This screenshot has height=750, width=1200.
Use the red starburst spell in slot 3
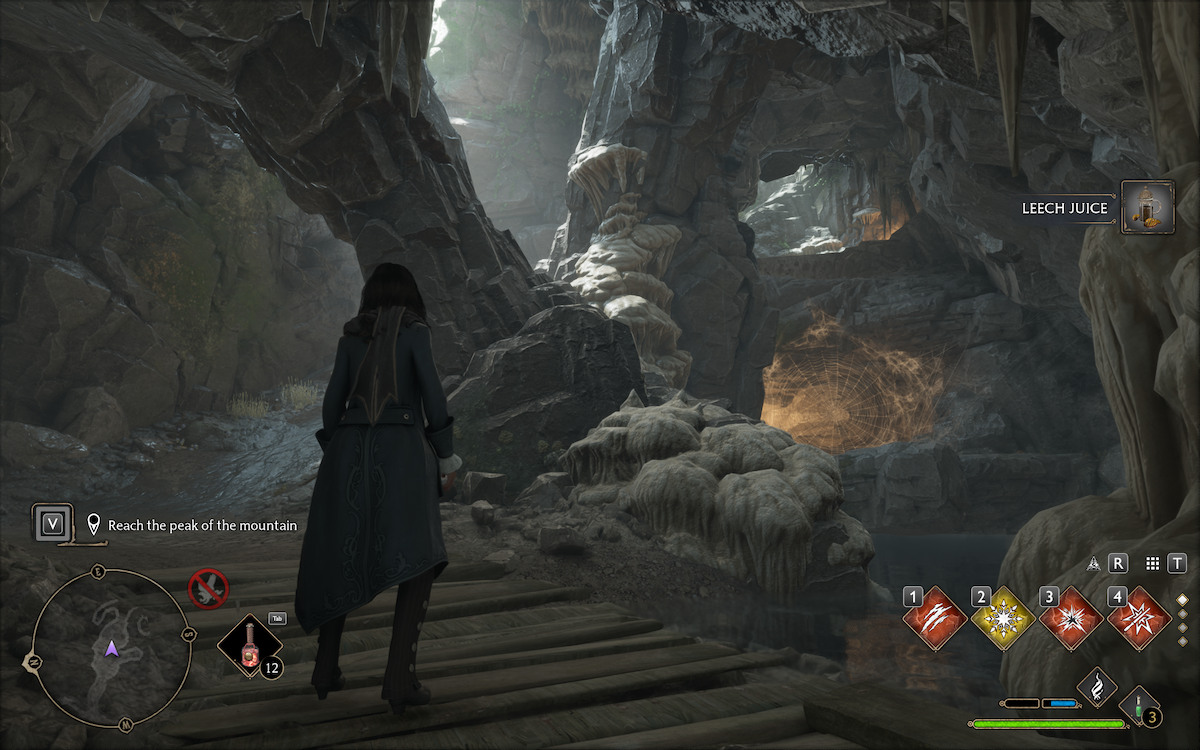point(1071,619)
